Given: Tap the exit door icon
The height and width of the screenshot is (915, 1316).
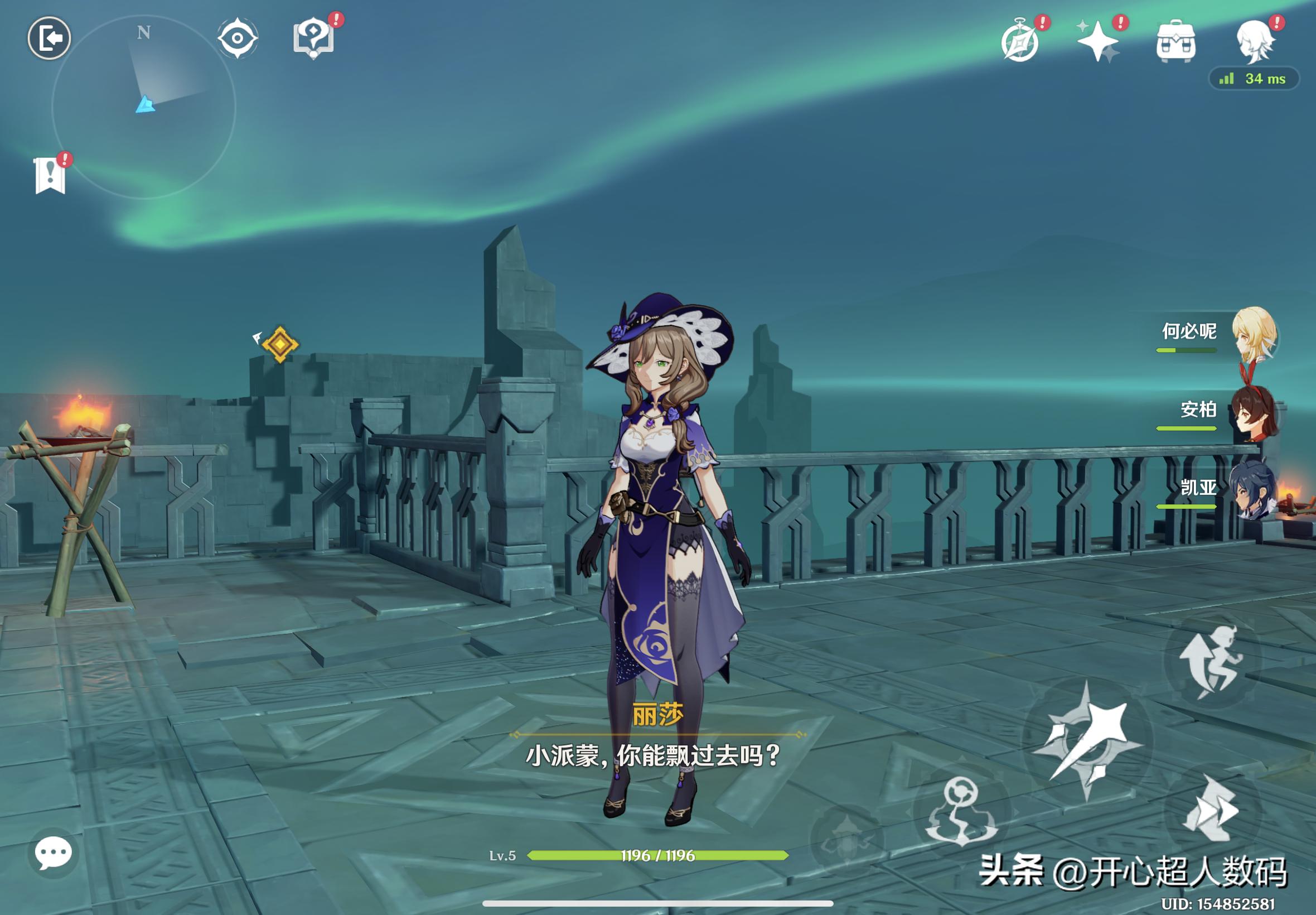Looking at the screenshot, I should pyautogui.click(x=50, y=38).
